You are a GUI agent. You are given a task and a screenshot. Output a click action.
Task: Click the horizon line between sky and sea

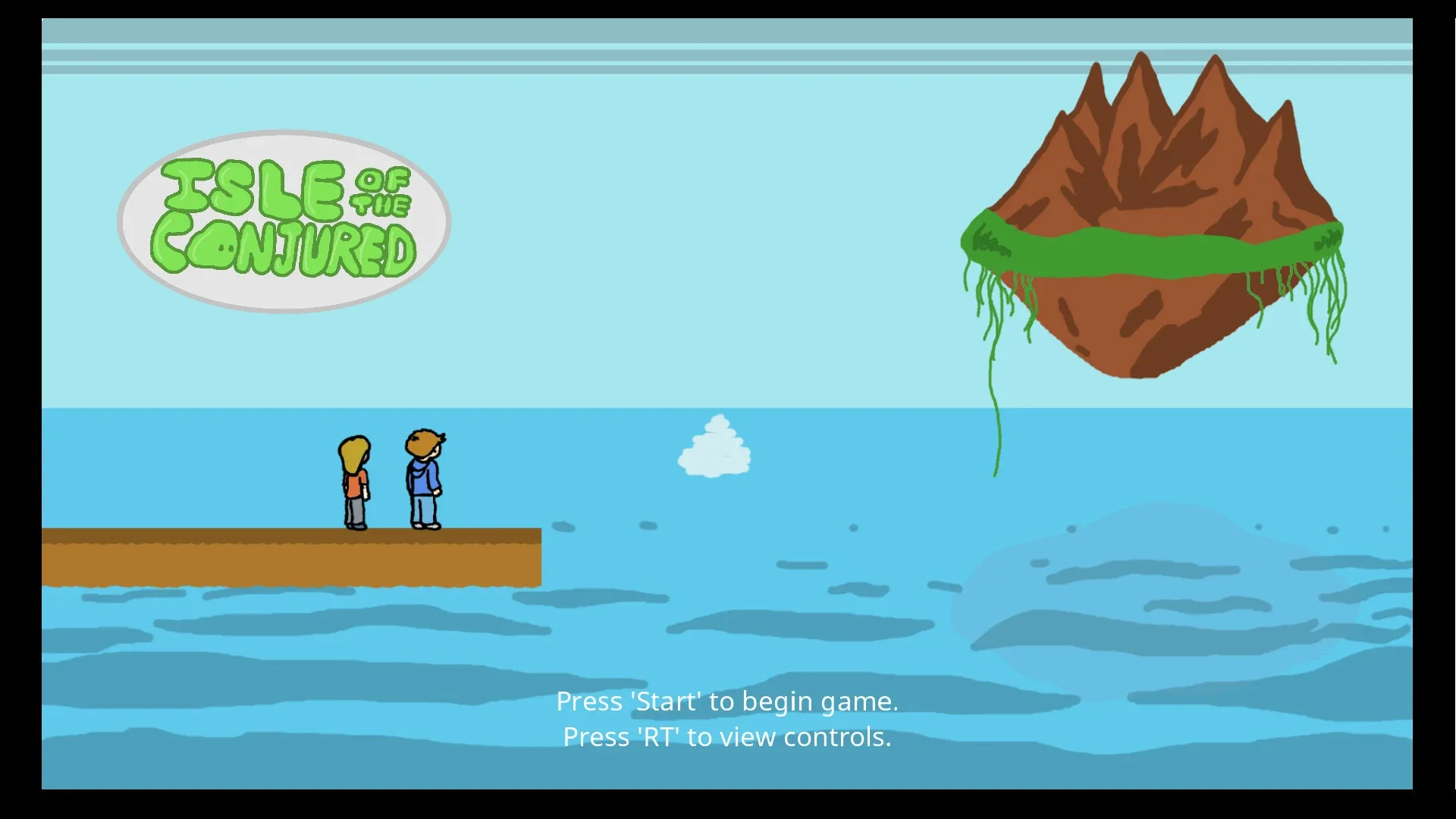[531, 409]
